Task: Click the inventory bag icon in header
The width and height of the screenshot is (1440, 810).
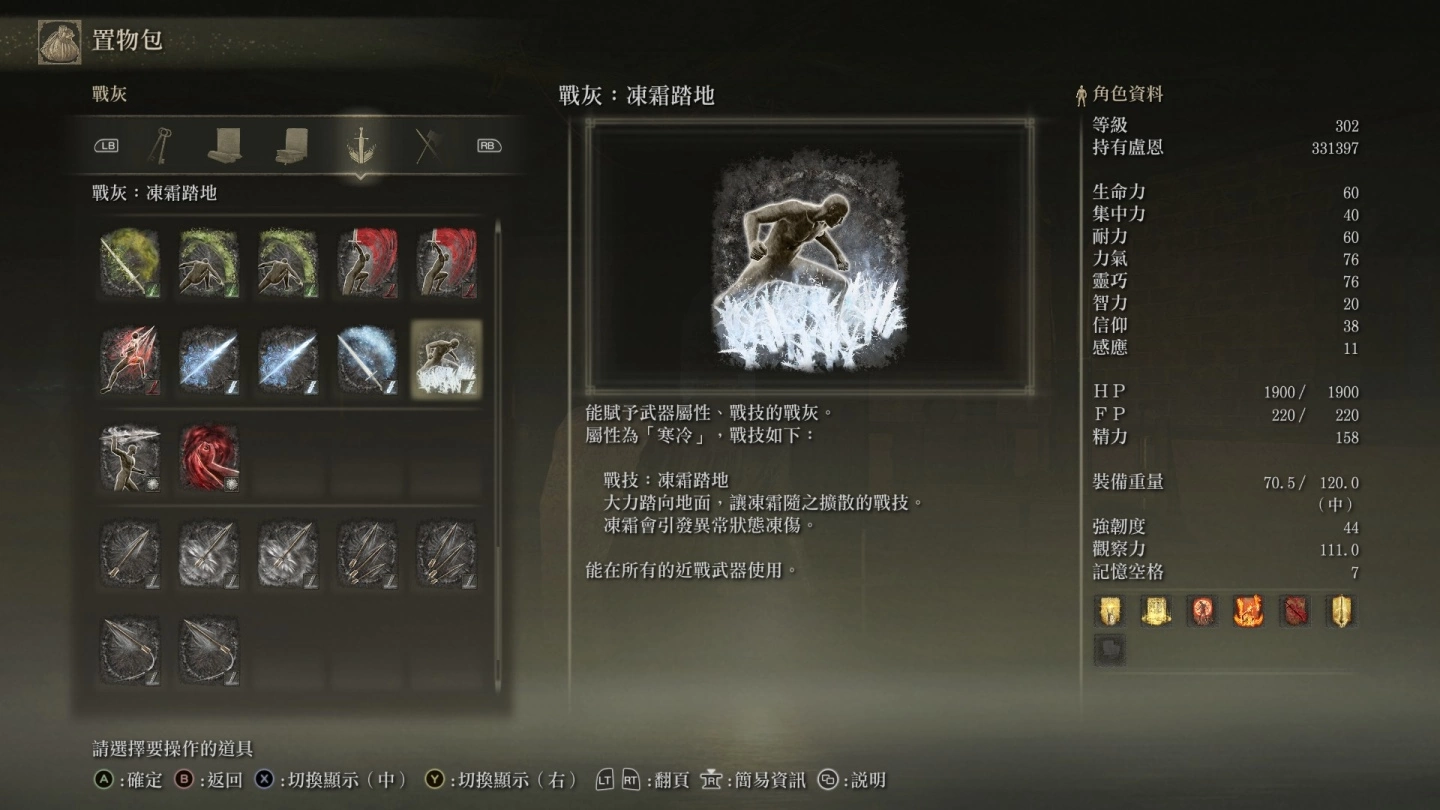Action: (60, 42)
